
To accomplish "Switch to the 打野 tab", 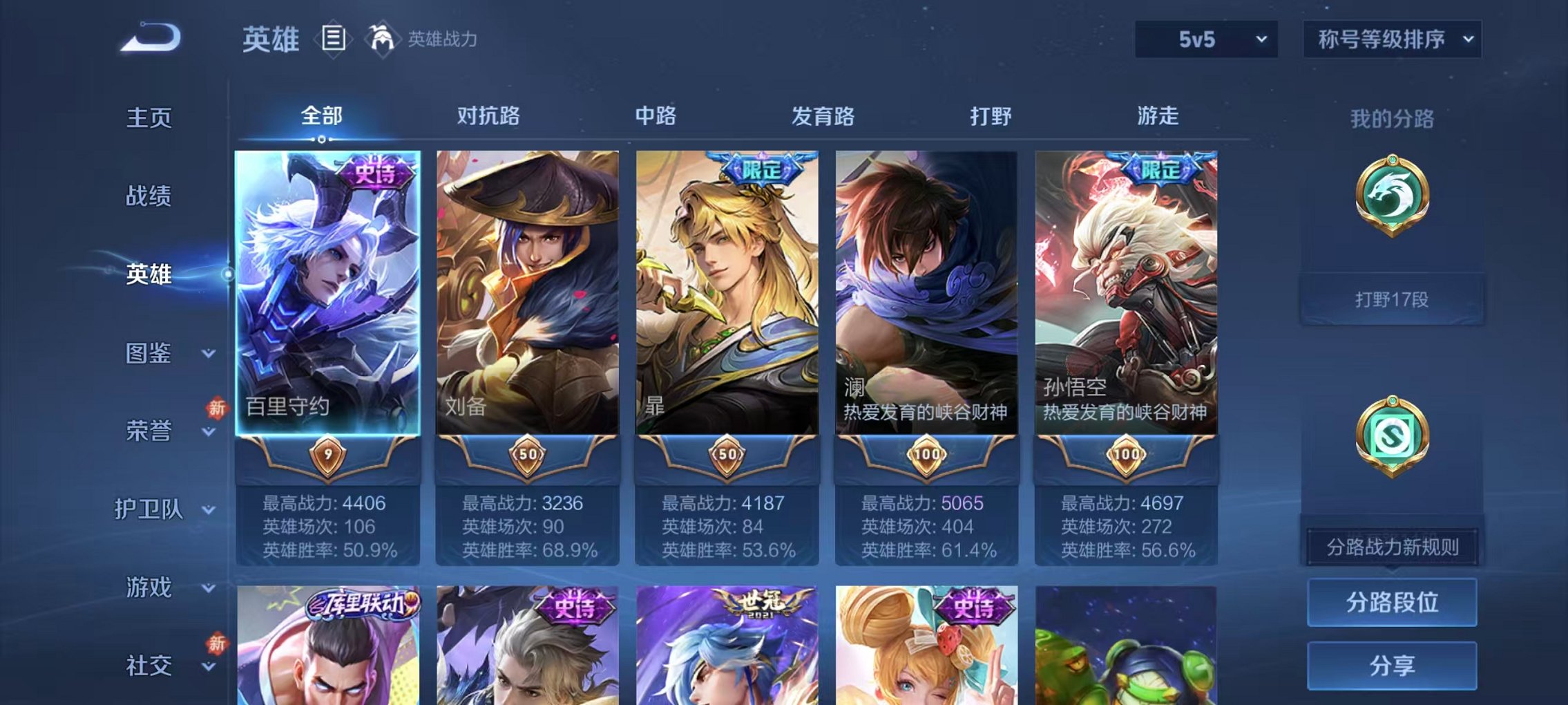I will (x=991, y=117).
